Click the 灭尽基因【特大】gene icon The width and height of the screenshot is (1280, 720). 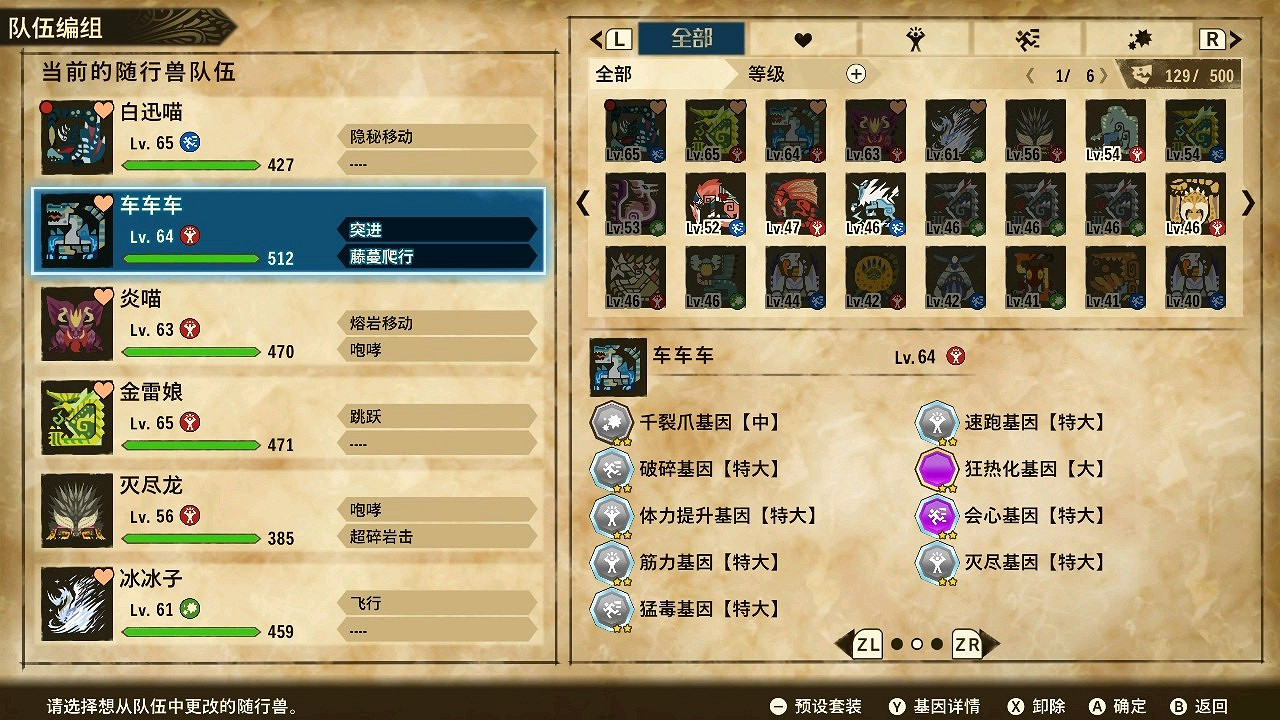[x=938, y=563]
